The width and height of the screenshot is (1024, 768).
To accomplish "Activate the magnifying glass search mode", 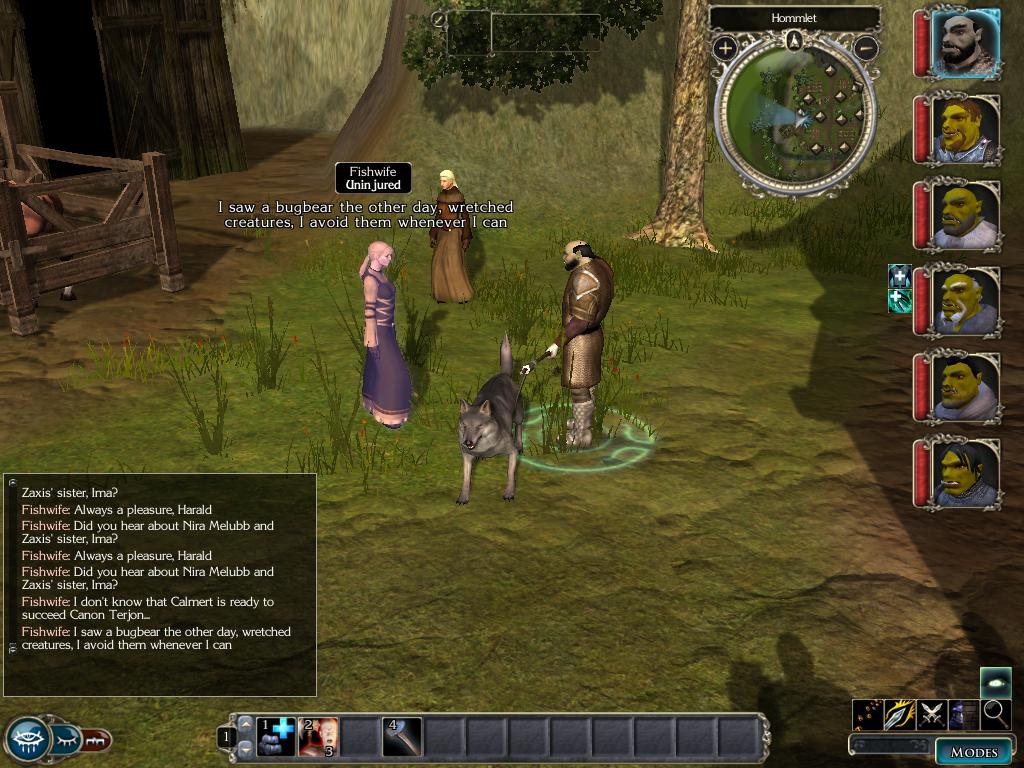I will [995, 714].
